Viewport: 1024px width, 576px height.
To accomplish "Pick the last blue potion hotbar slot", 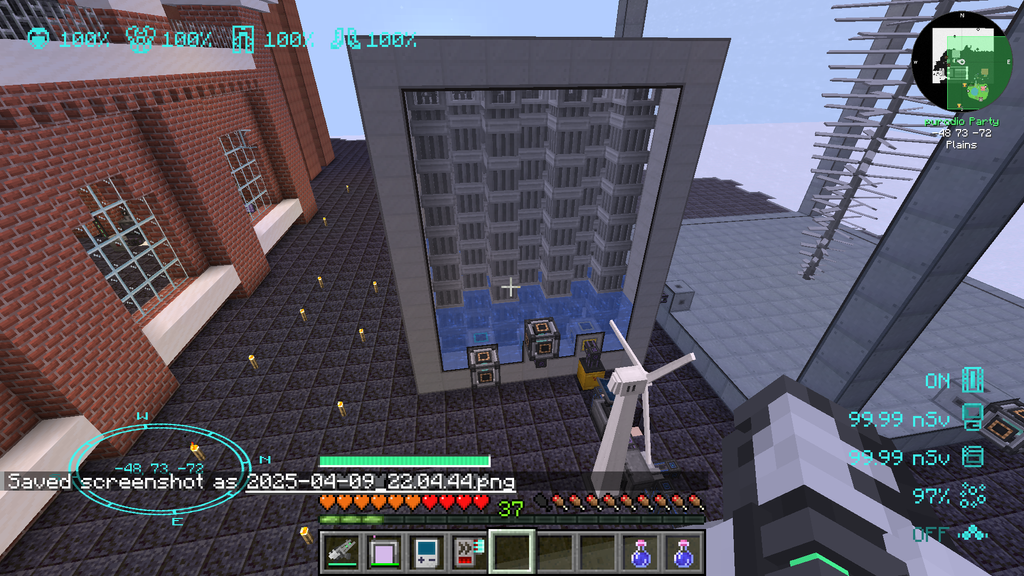I will click(x=683, y=551).
